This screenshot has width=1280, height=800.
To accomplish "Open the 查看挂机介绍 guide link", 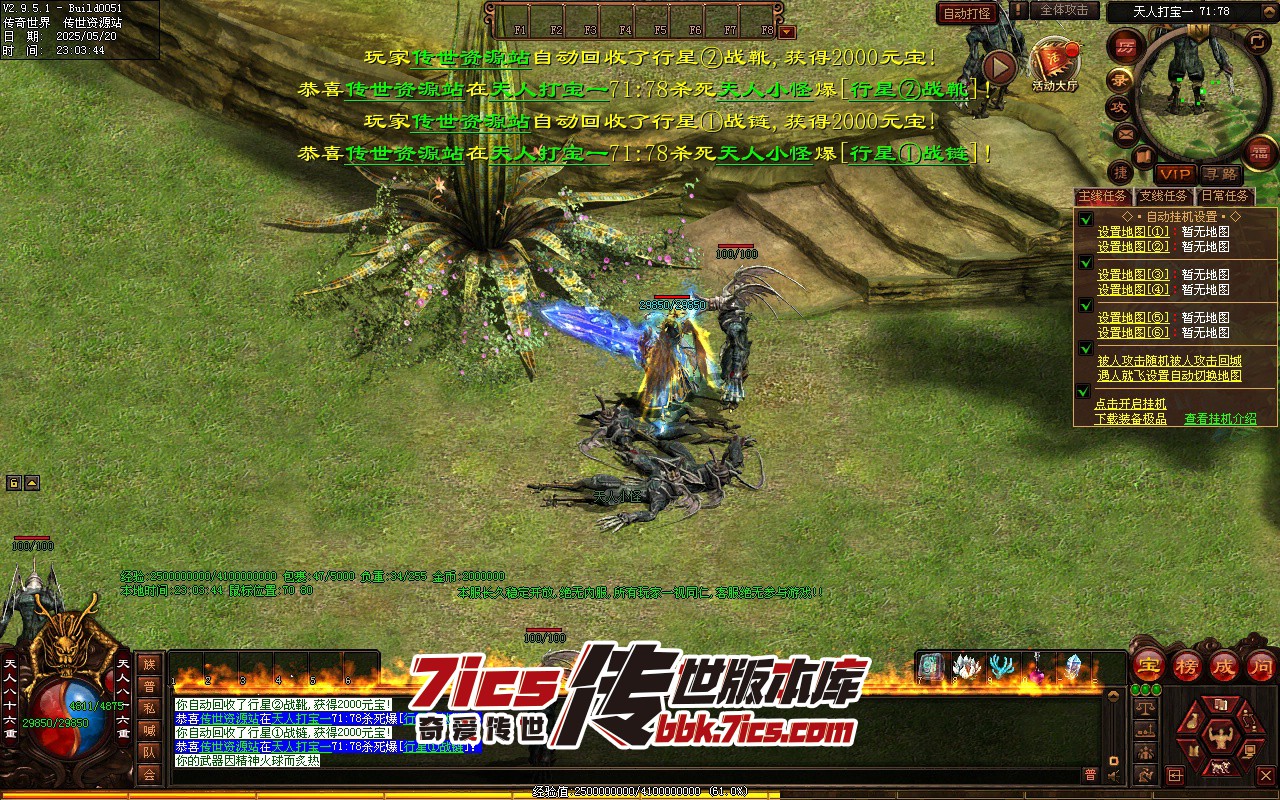I will coord(1220,419).
